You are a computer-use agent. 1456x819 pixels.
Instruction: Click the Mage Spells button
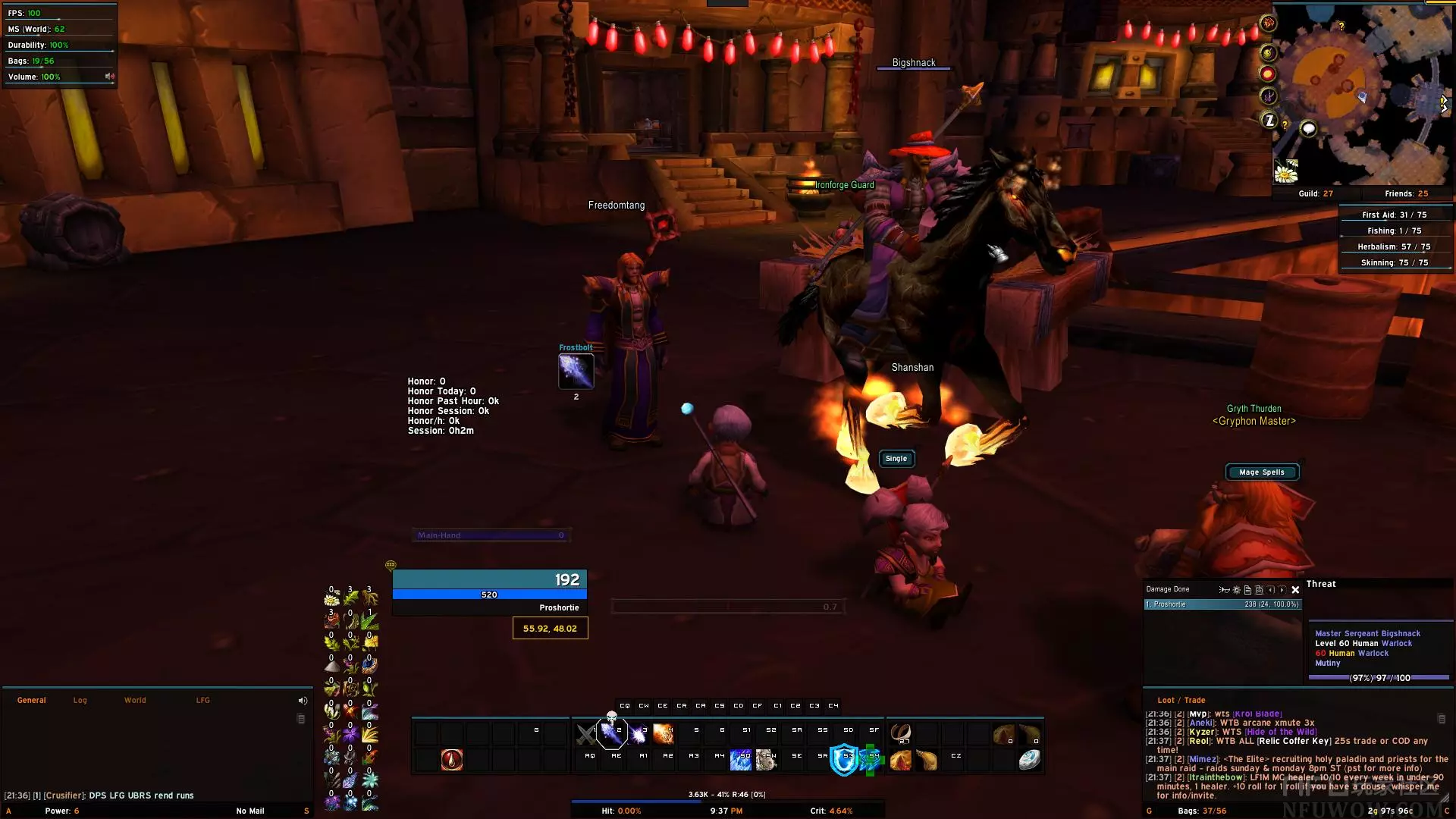1262,472
